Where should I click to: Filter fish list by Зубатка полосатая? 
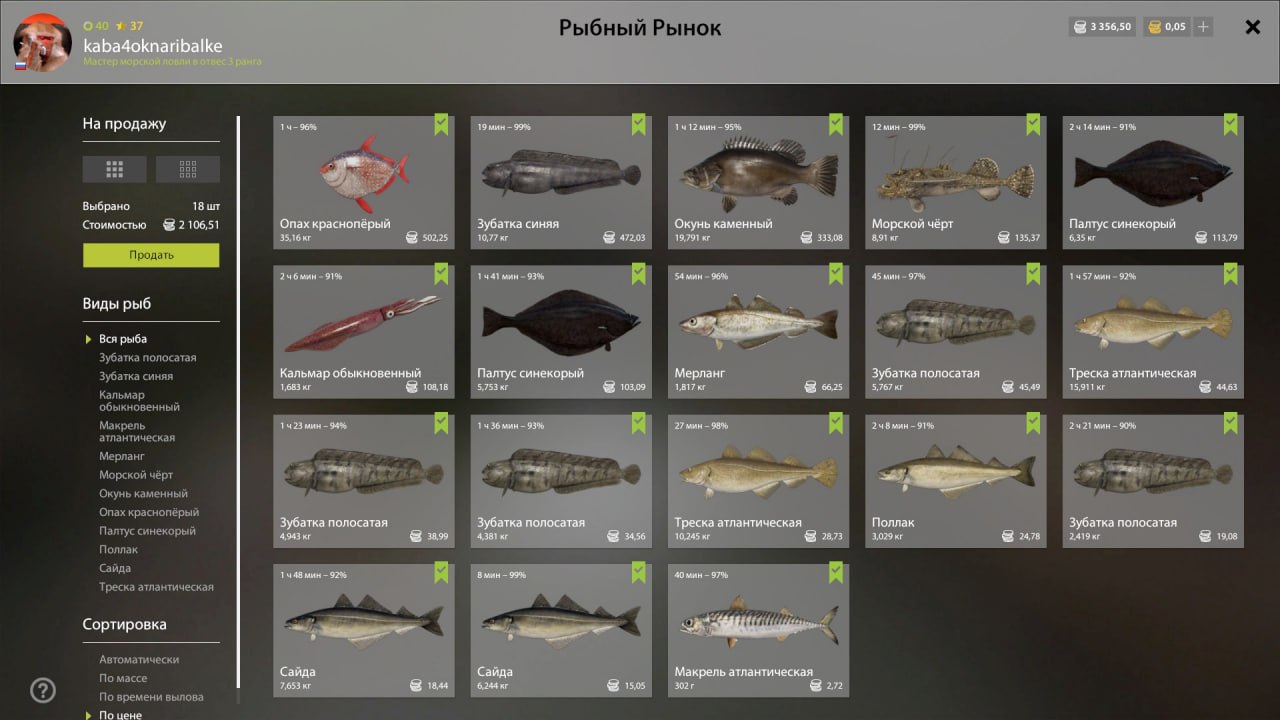(147, 358)
